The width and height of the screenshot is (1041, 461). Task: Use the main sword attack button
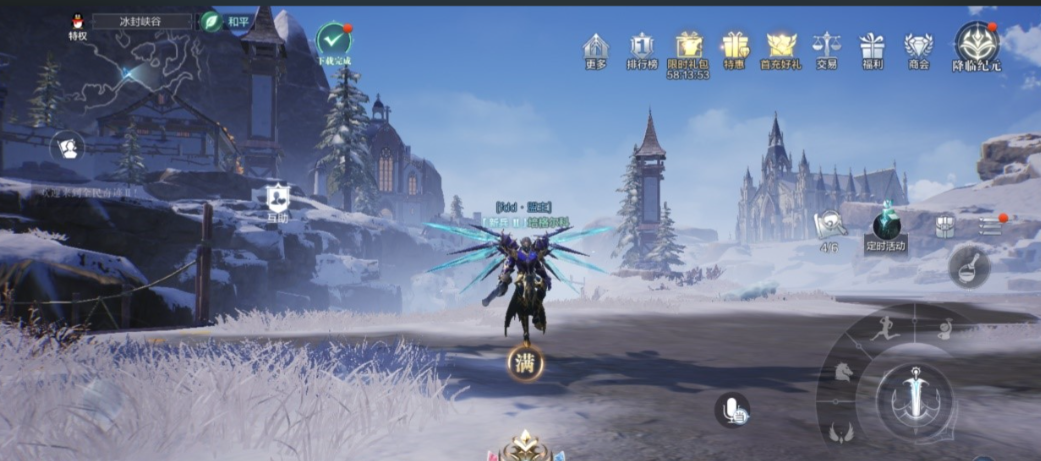pos(915,394)
